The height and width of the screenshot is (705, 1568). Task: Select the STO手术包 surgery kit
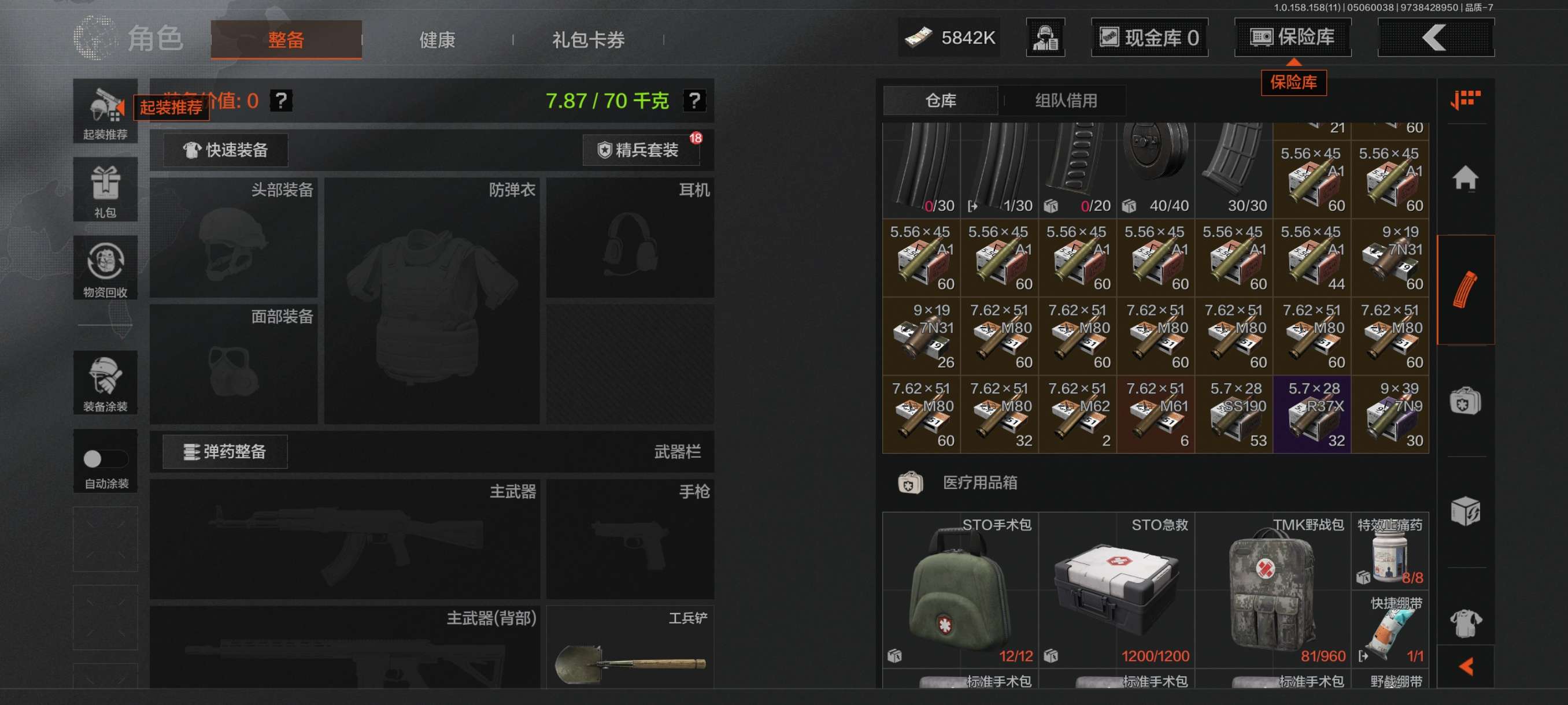(960, 589)
